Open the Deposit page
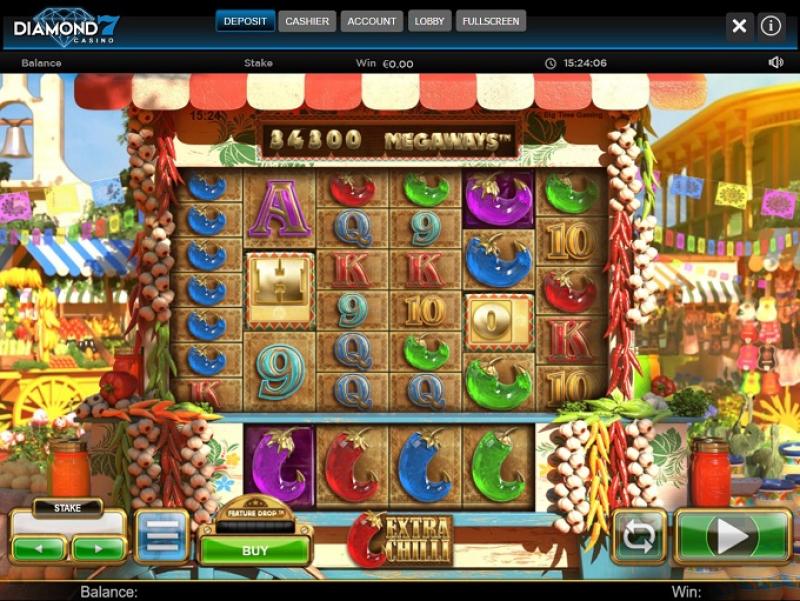The height and width of the screenshot is (601, 800). [245, 21]
